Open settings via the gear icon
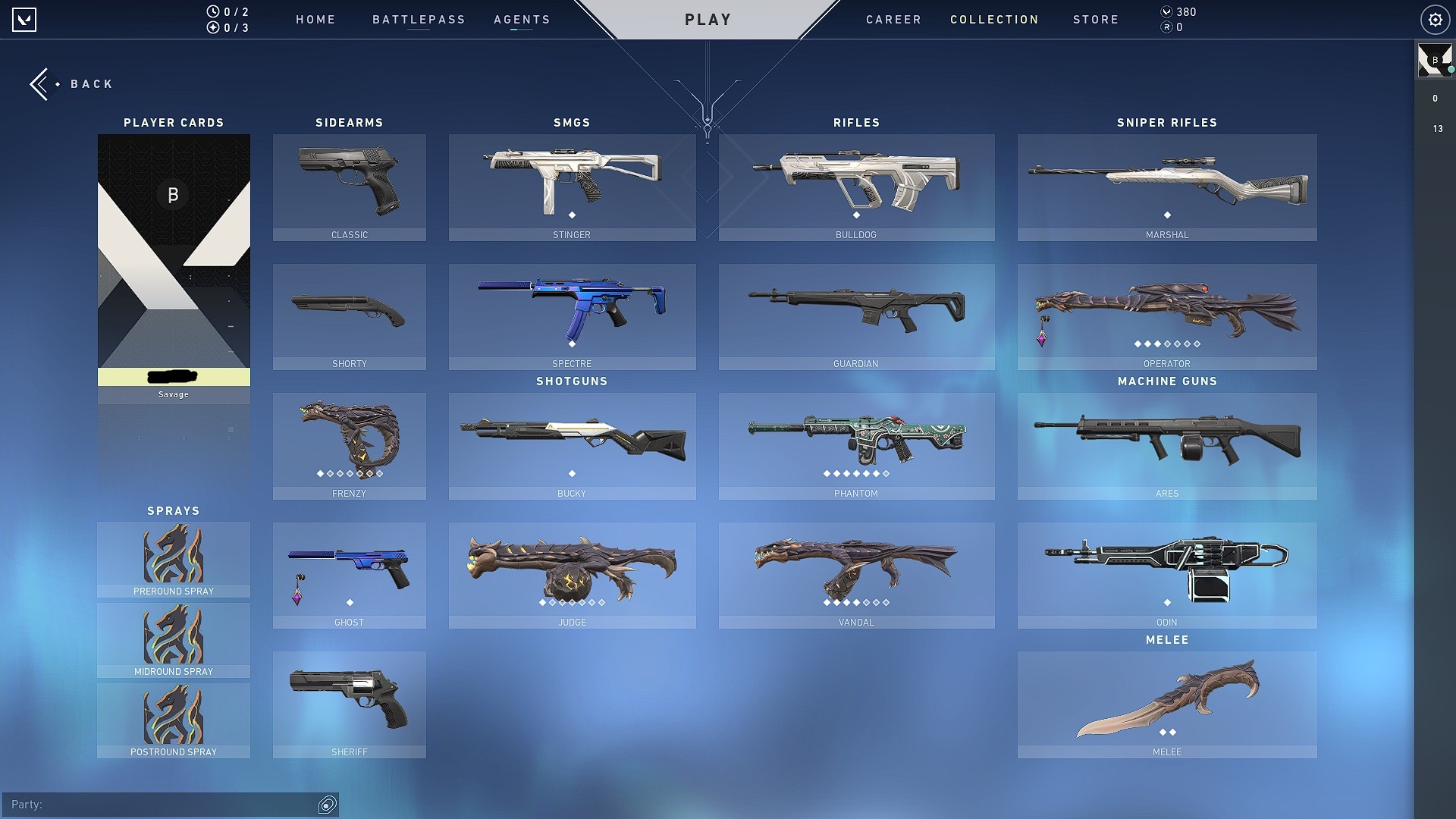Image resolution: width=1456 pixels, height=819 pixels. click(x=1435, y=20)
